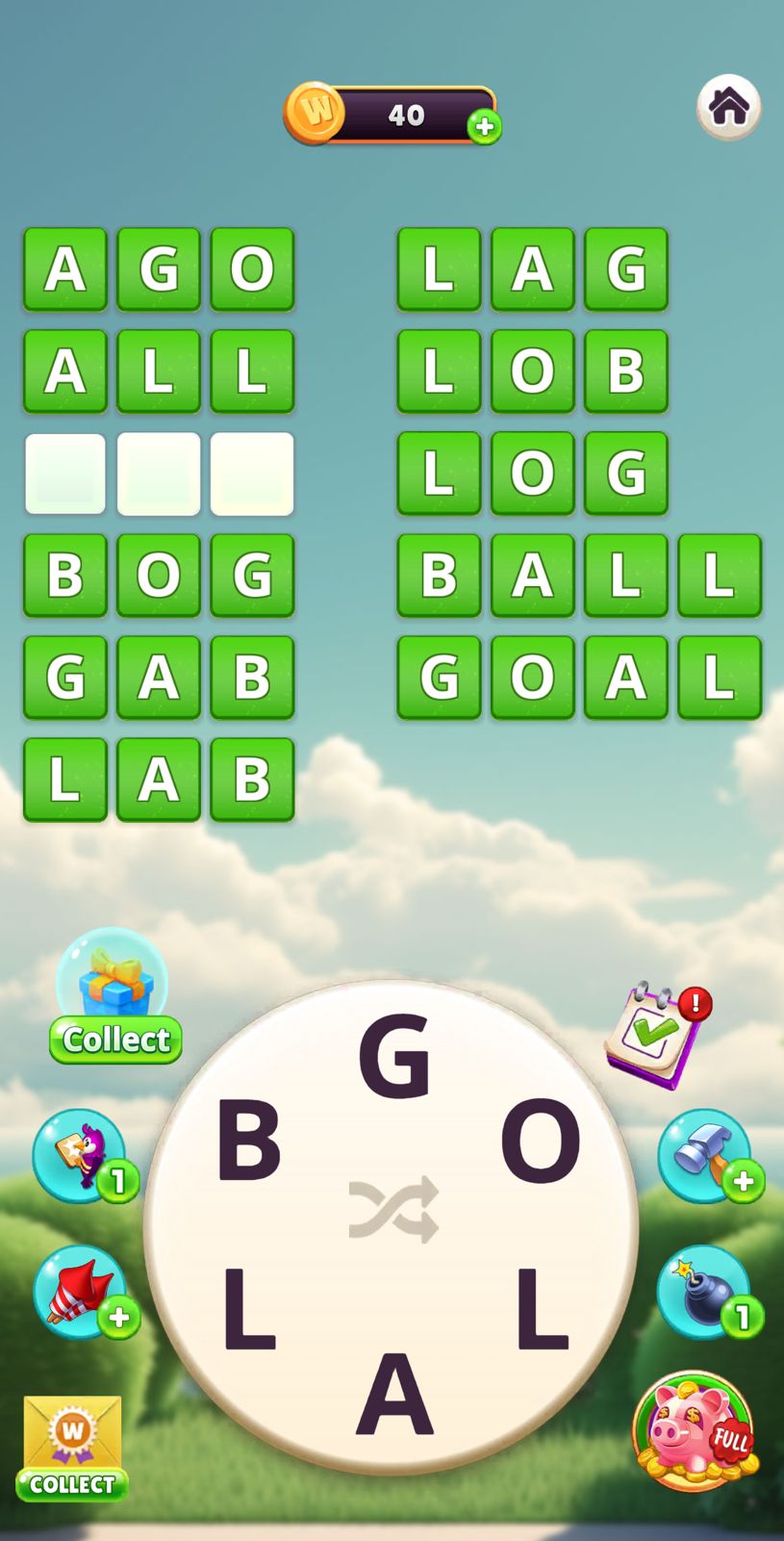This screenshot has height=1541, width=784.
Task: Activate the bomb power-up
Action: [x=704, y=1292]
